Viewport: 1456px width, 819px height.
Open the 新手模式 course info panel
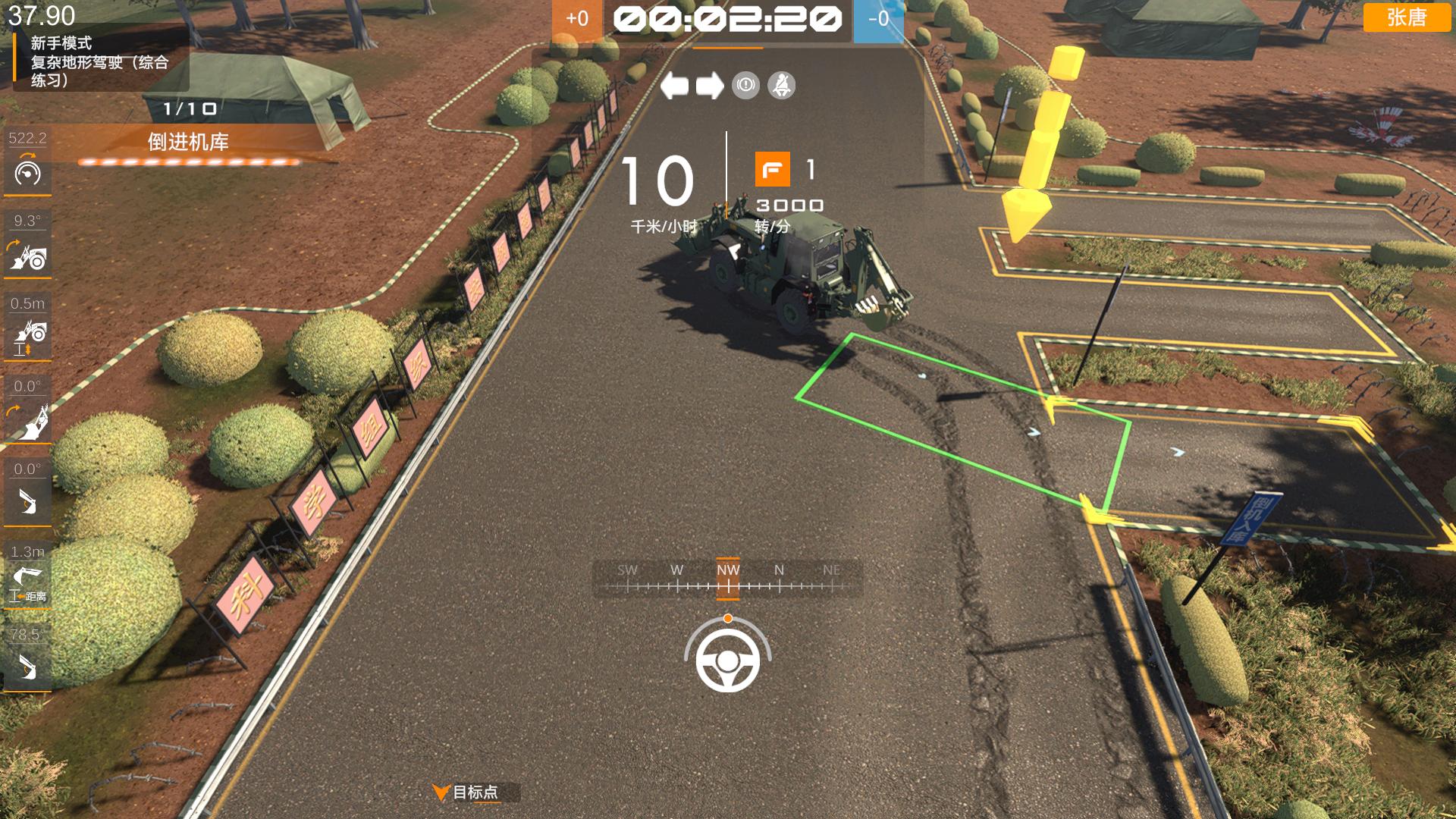99,61
